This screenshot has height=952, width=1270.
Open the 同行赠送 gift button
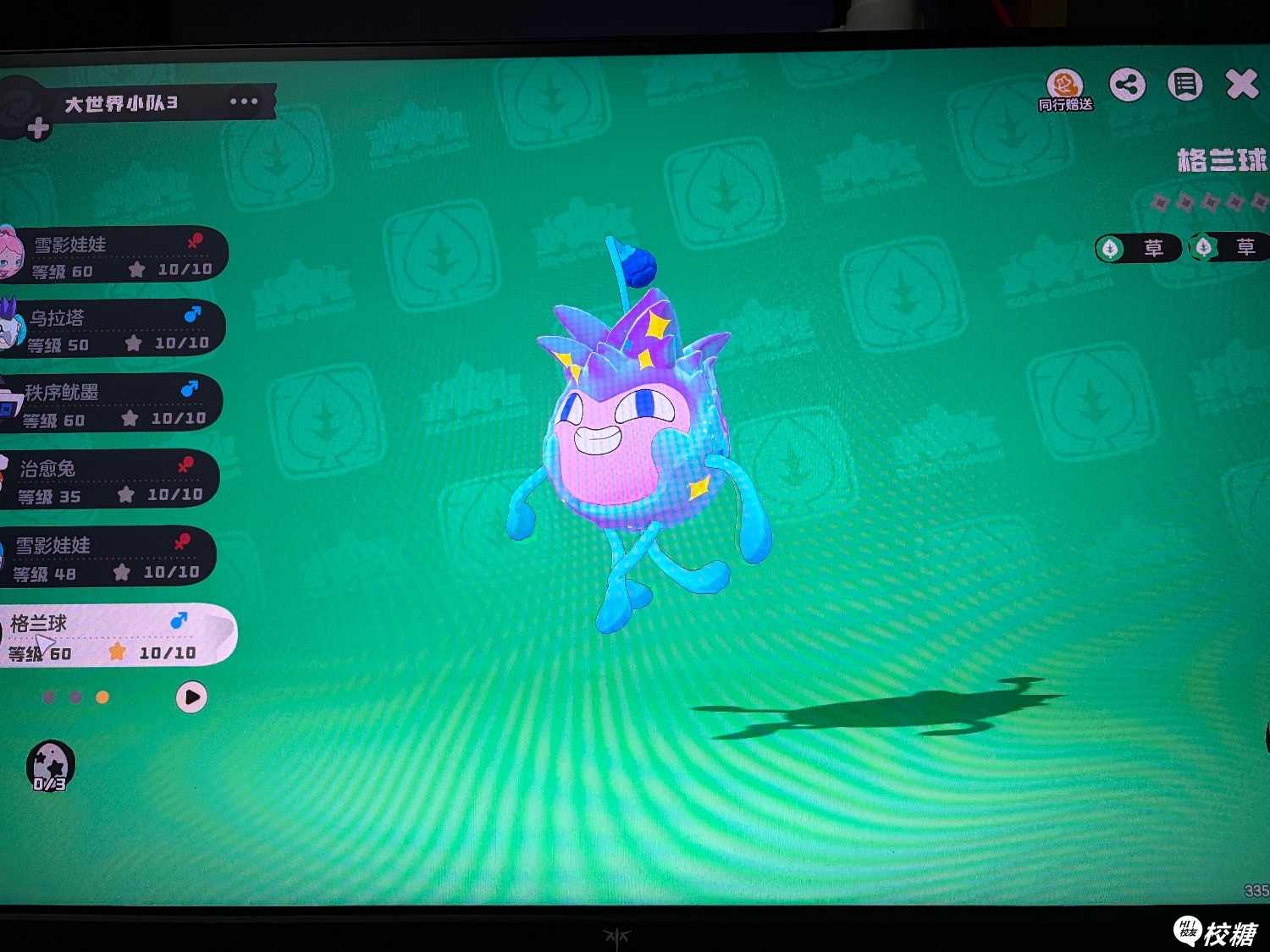(x=1065, y=90)
